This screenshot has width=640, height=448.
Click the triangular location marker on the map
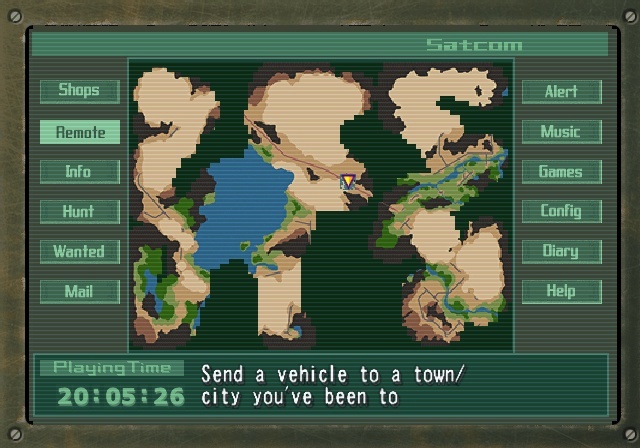(348, 181)
